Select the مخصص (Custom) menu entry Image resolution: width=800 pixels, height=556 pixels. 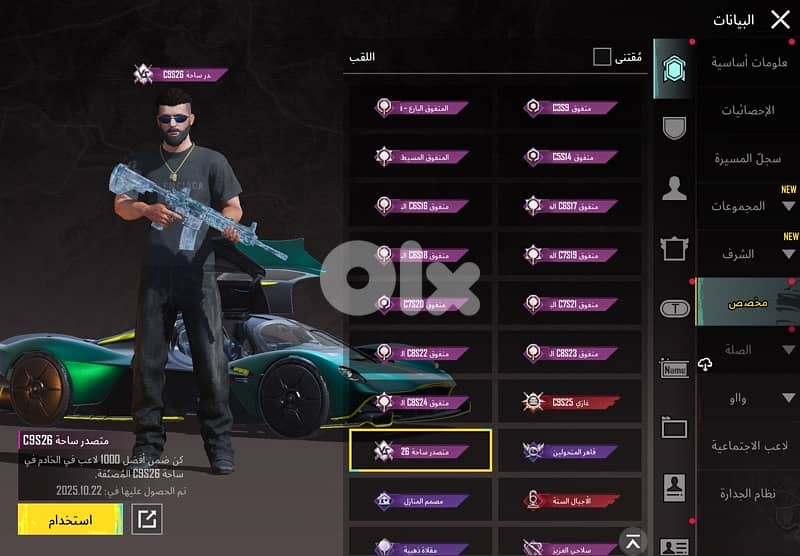pyautogui.click(x=747, y=302)
